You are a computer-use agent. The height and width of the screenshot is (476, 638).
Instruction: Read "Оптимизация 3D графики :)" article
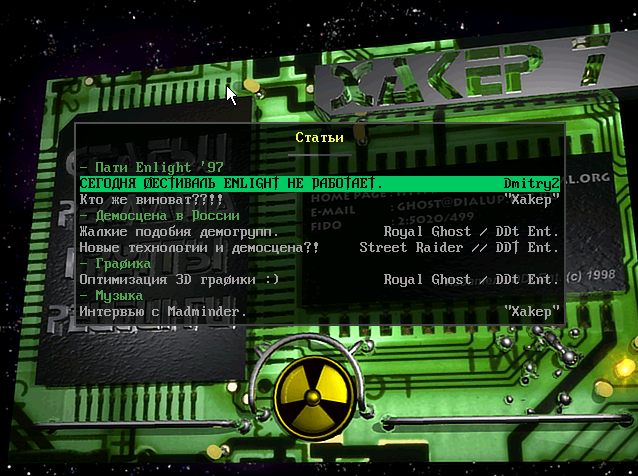point(180,279)
